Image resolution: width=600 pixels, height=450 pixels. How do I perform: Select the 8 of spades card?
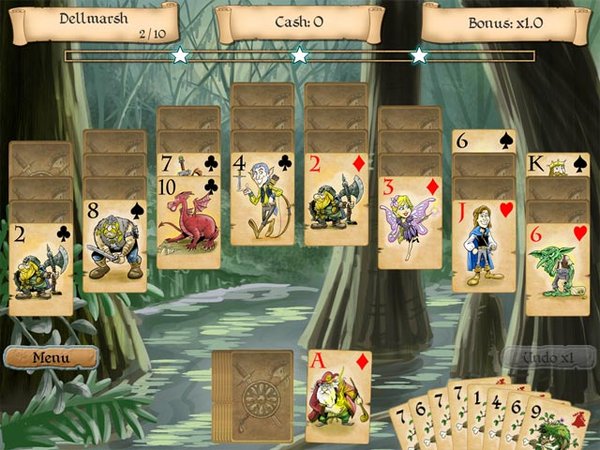tap(114, 245)
